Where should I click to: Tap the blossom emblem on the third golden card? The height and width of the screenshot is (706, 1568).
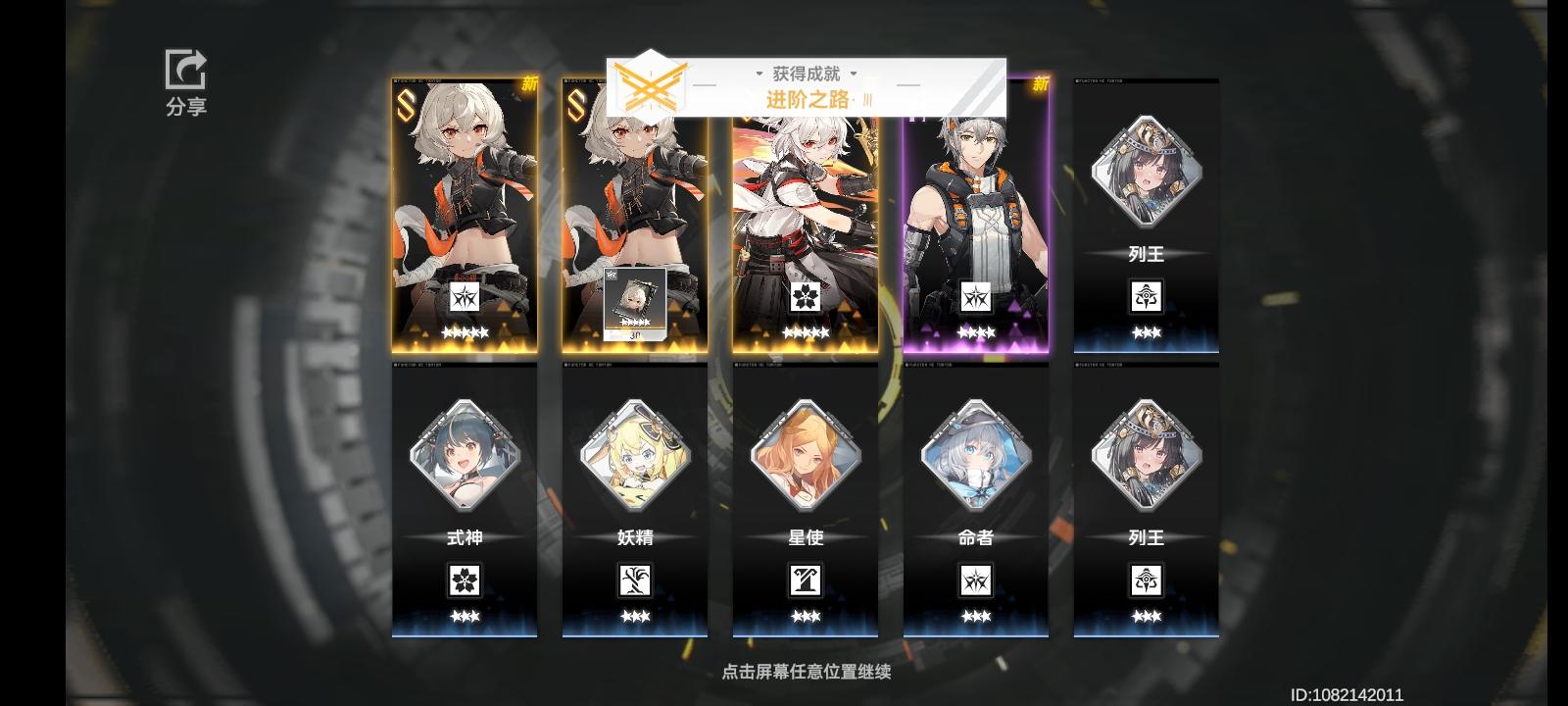click(806, 296)
